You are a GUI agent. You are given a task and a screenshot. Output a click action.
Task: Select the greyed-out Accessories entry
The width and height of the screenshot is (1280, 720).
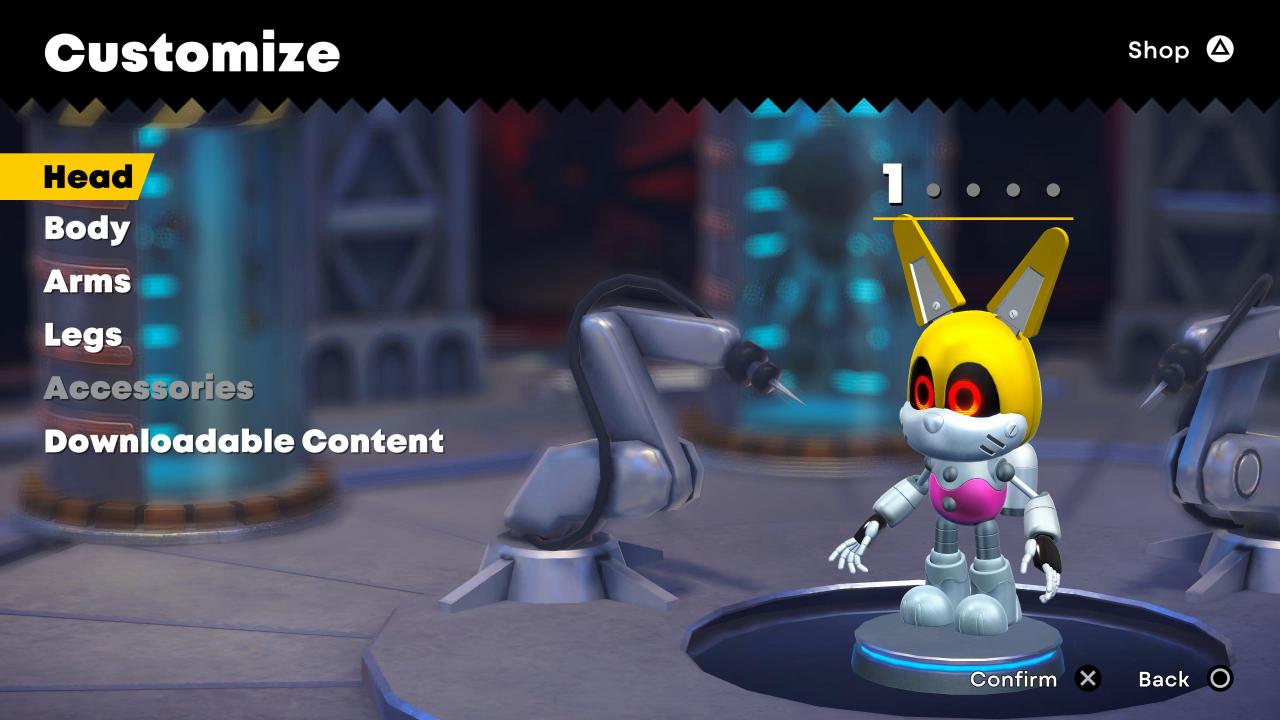tap(148, 388)
